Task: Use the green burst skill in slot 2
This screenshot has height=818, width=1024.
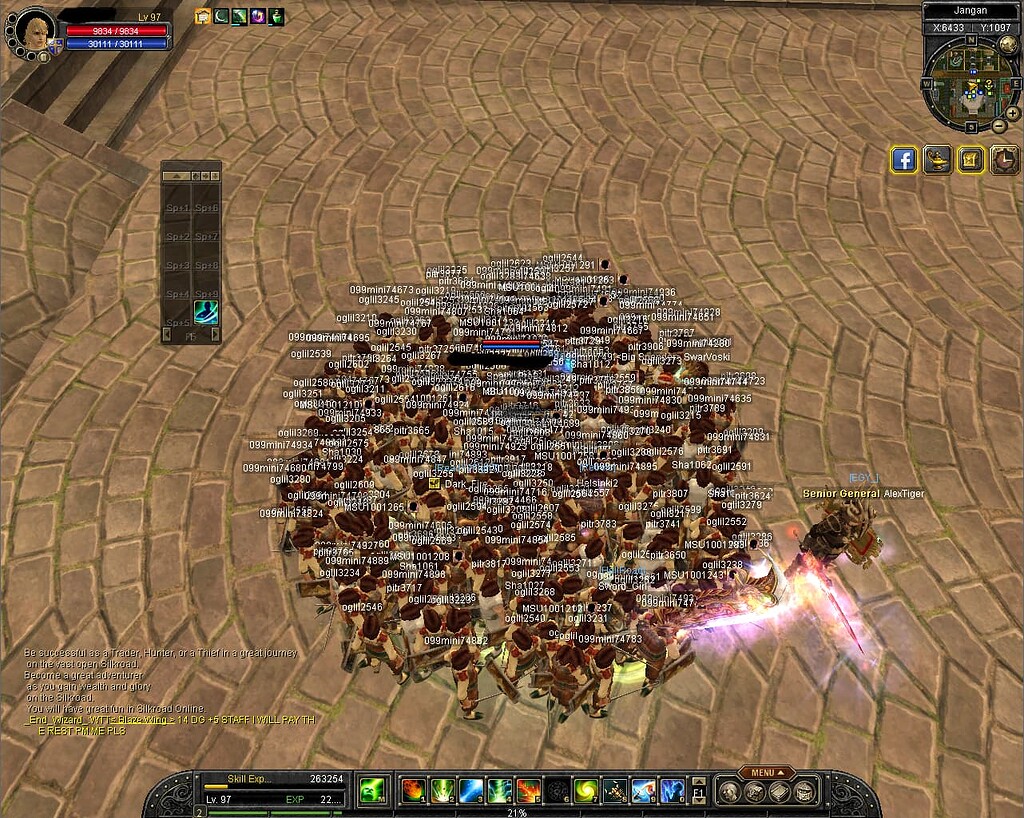Action: [x=442, y=791]
